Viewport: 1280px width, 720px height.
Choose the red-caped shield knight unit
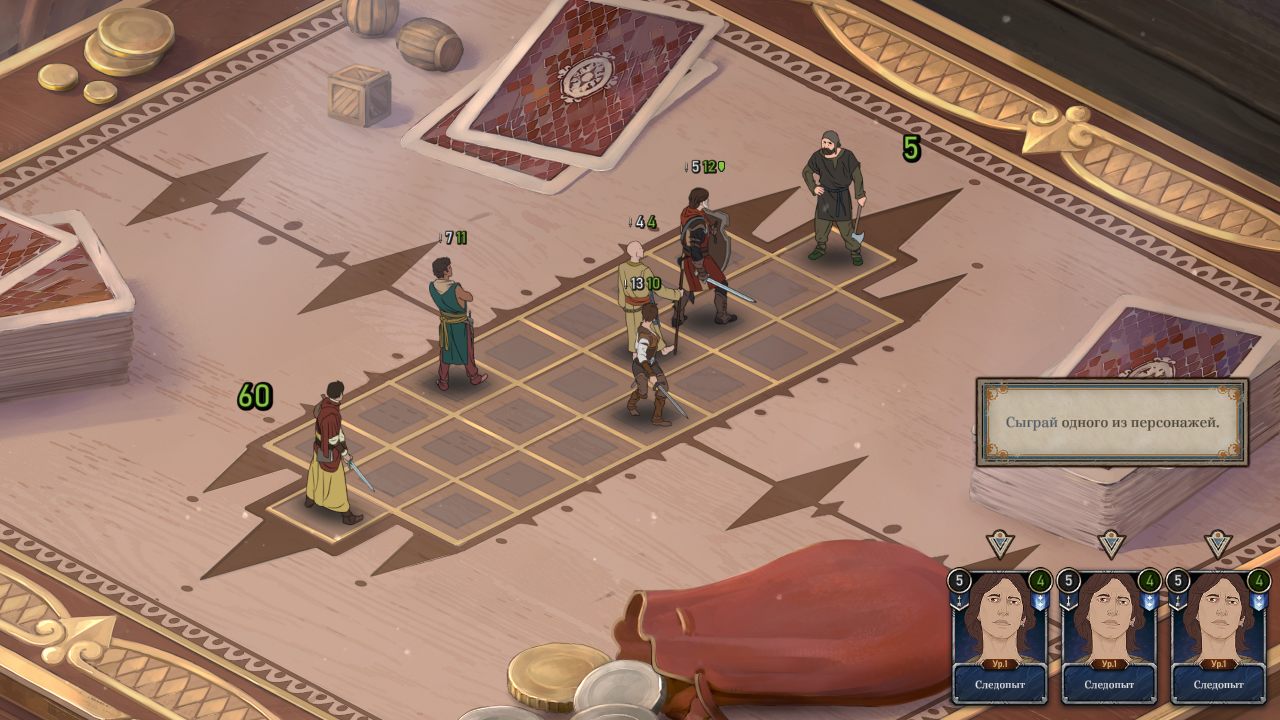(x=702, y=255)
